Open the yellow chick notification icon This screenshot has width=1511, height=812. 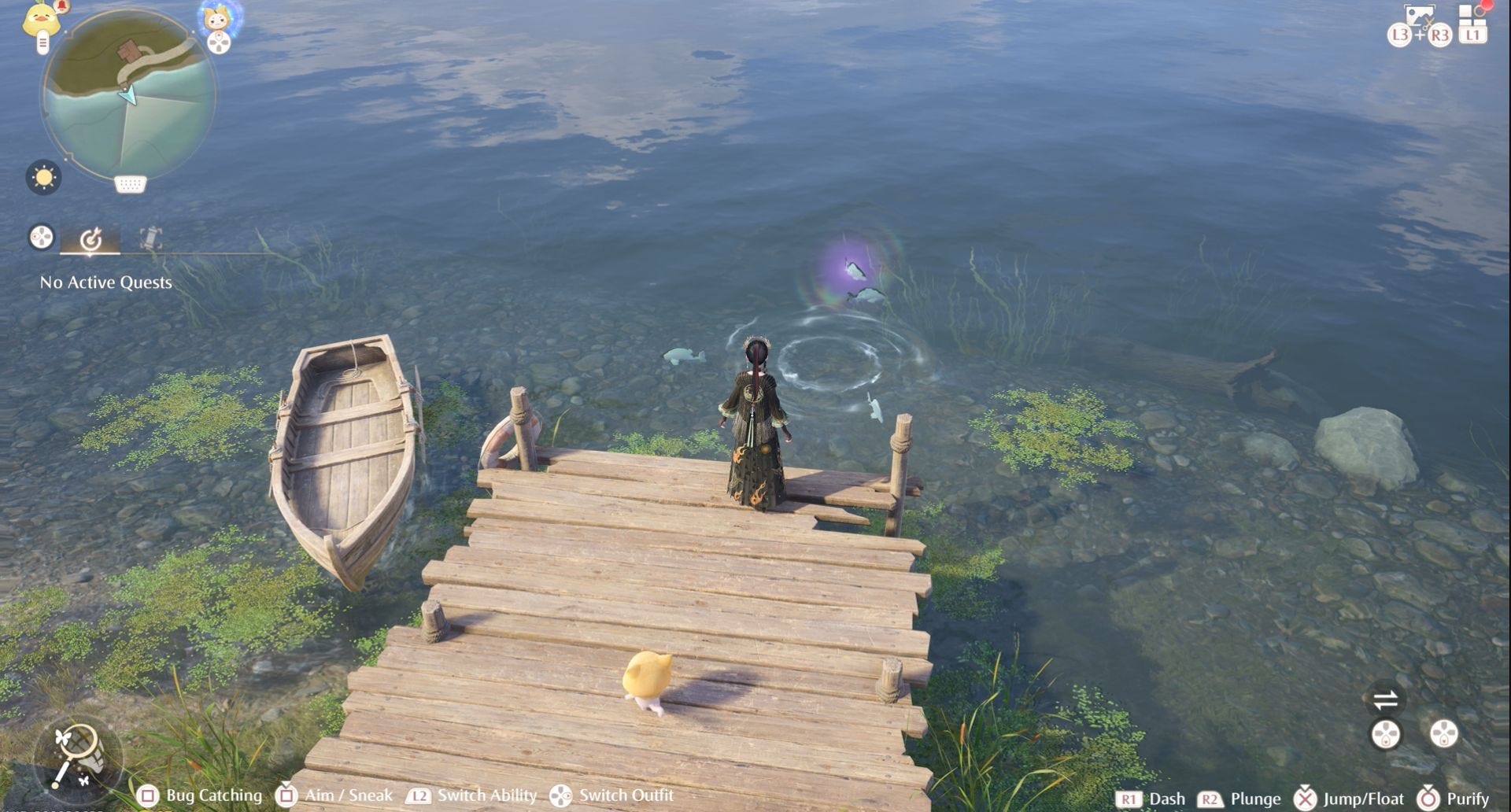coord(41,20)
